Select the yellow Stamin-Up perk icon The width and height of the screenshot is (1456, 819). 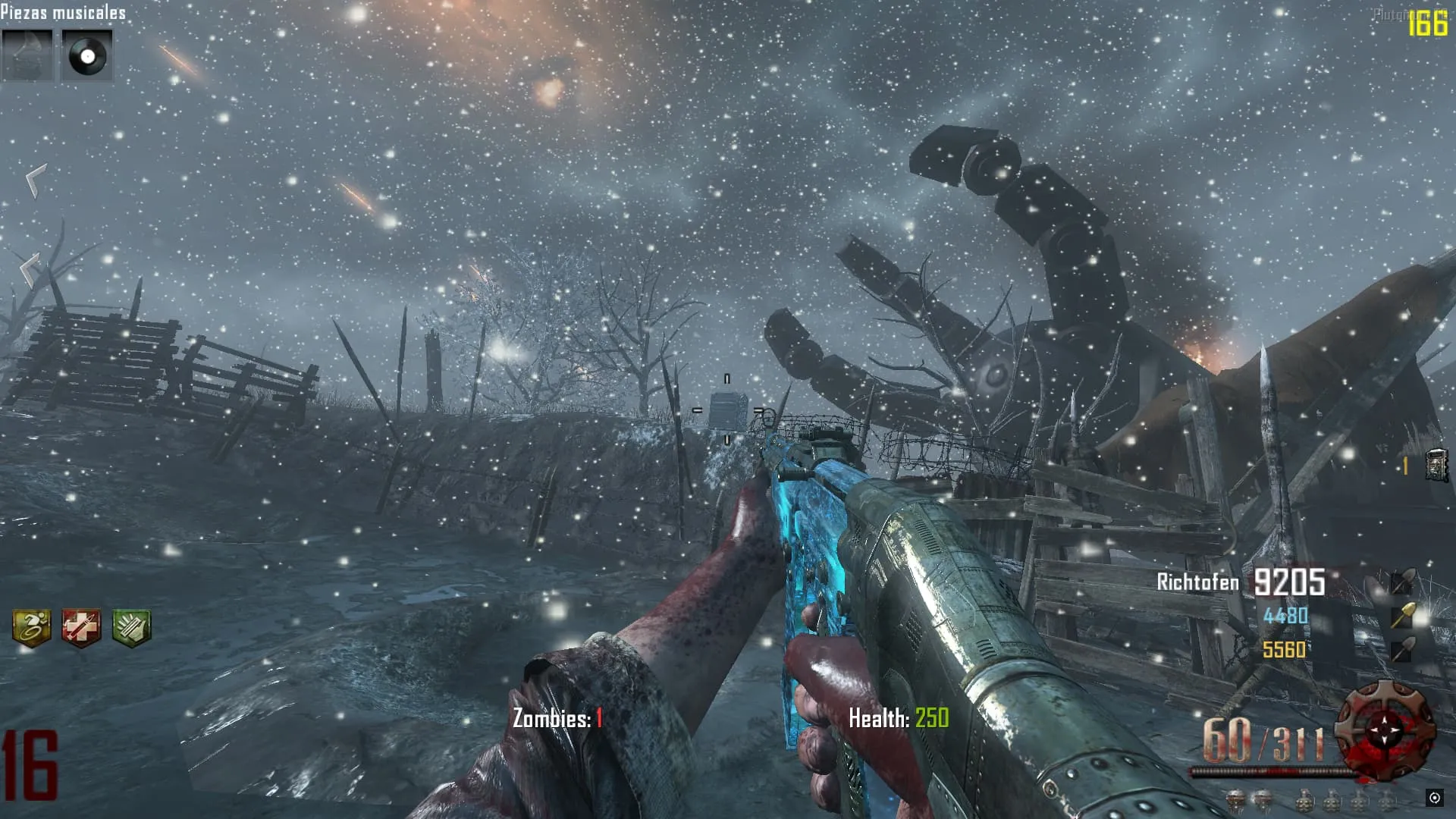pos(32,627)
